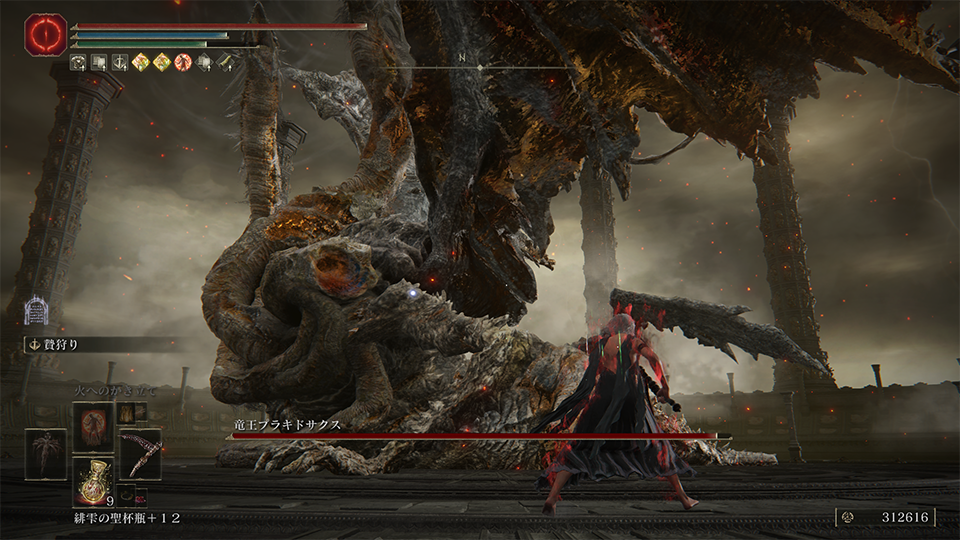This screenshot has width=960, height=540.
Task: Click the last sword-shaped buff icon
Action: click(226, 63)
